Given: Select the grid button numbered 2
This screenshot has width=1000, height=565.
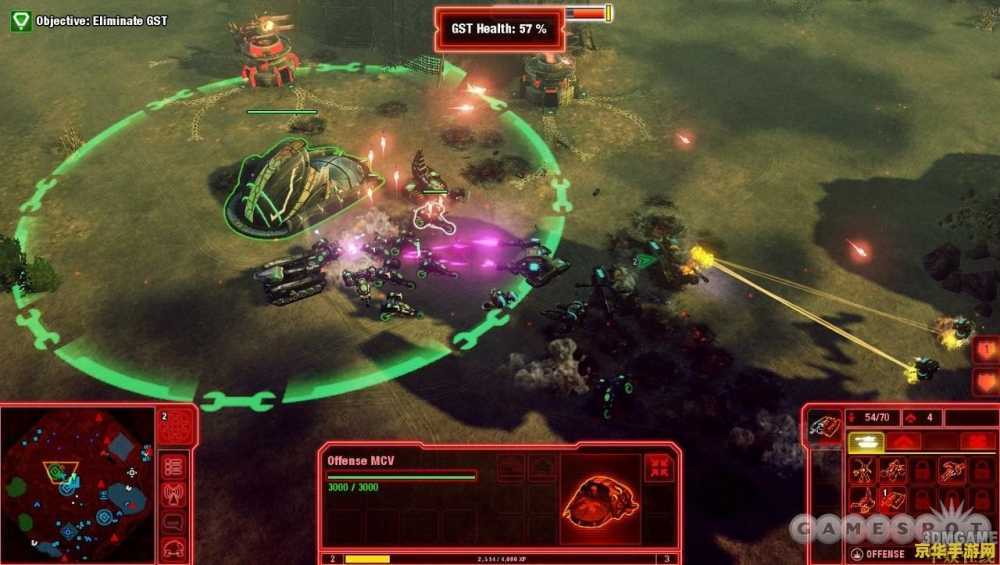Looking at the screenshot, I should 176,426.
